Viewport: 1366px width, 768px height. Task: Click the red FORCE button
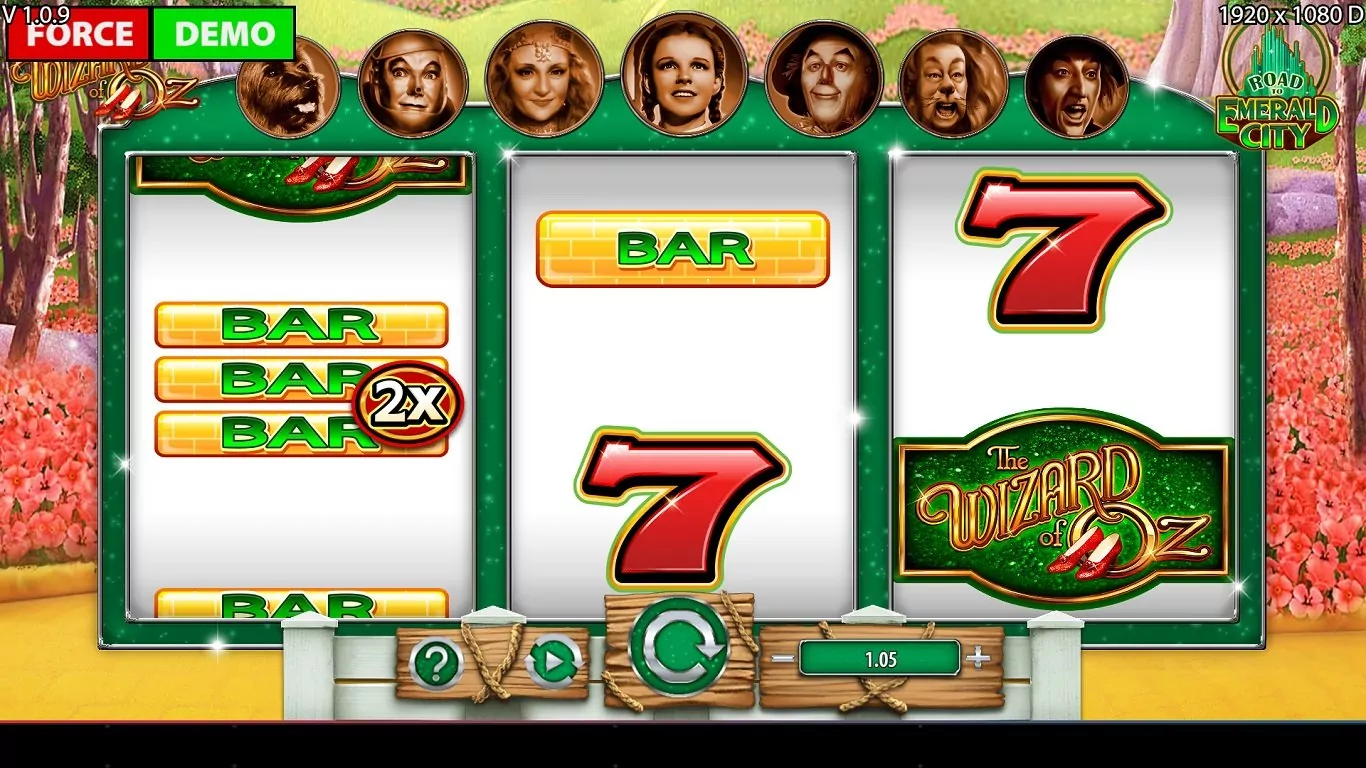point(79,34)
